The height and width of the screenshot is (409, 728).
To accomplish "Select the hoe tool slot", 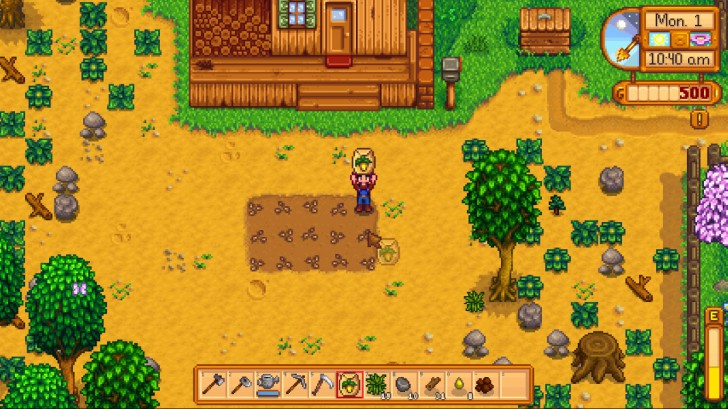I will coord(240,383).
